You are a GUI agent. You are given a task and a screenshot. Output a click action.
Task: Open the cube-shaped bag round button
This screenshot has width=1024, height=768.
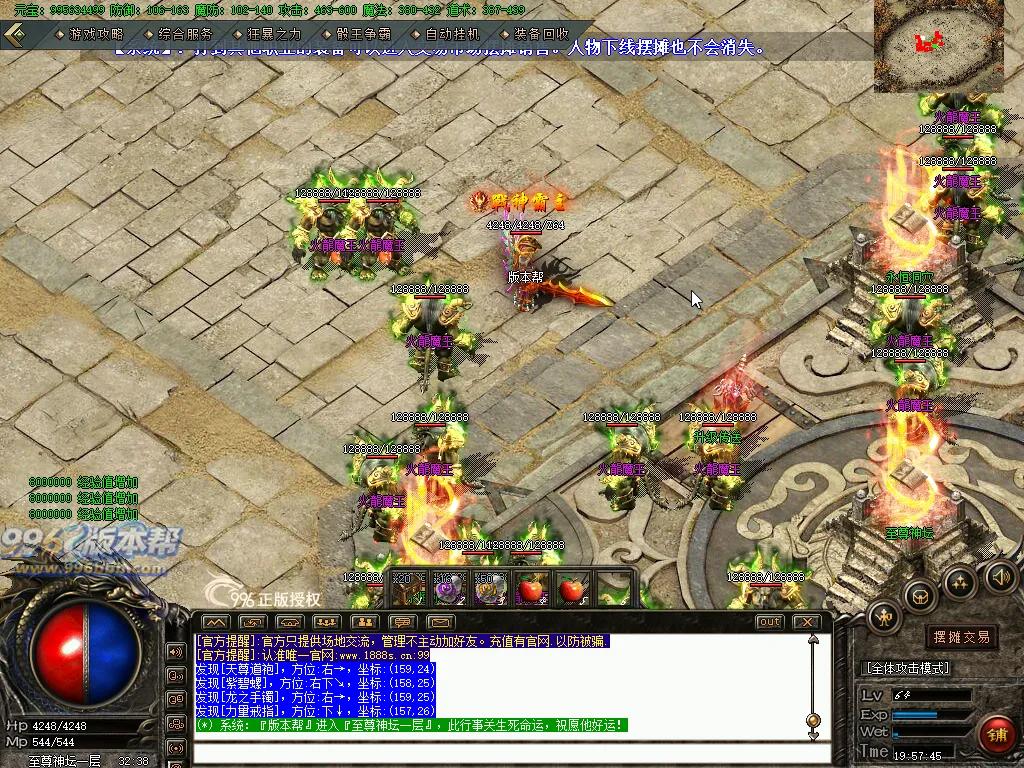tap(919, 596)
